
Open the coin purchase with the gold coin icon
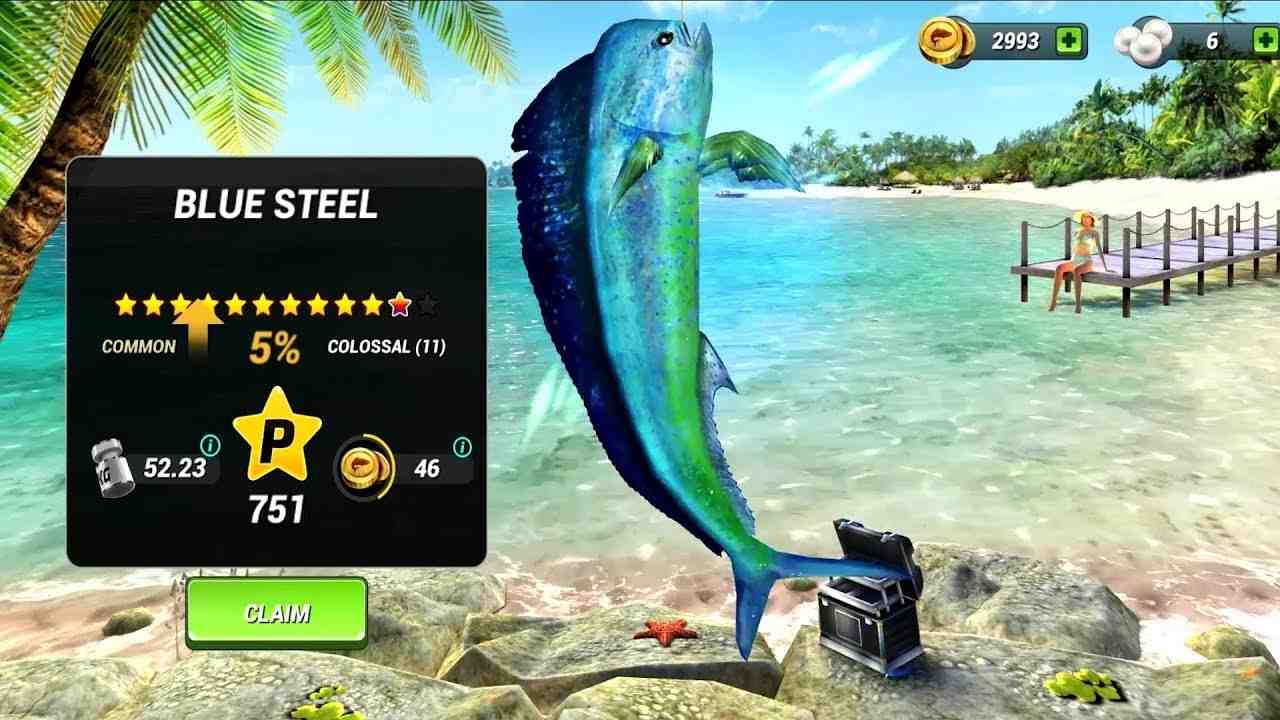coord(945,38)
